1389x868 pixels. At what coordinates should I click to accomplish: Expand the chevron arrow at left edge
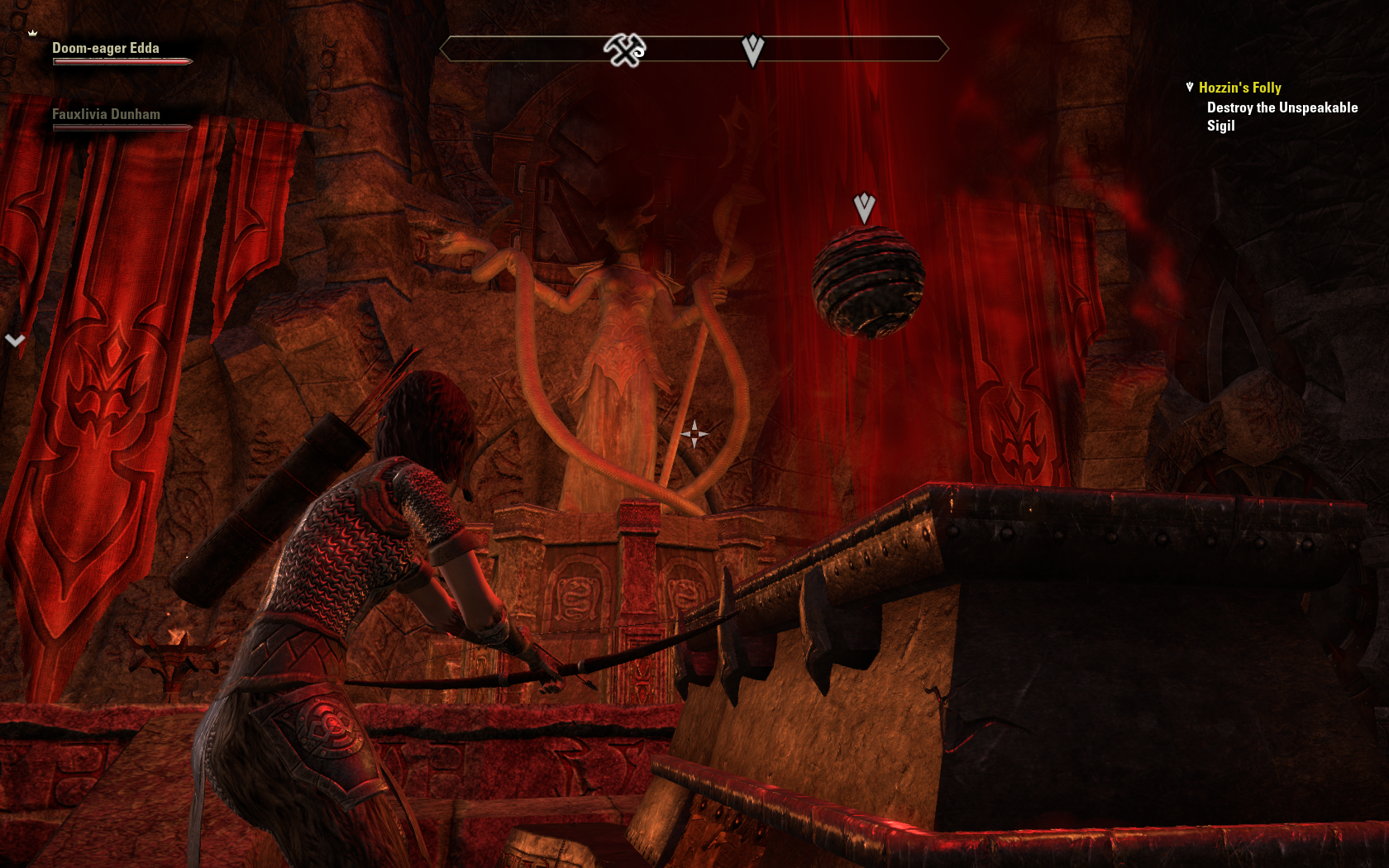[x=15, y=340]
